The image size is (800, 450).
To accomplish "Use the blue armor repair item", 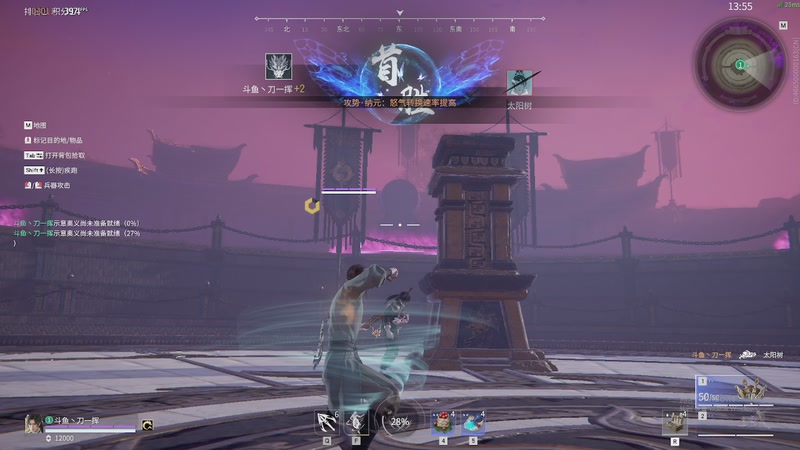I will [473, 423].
